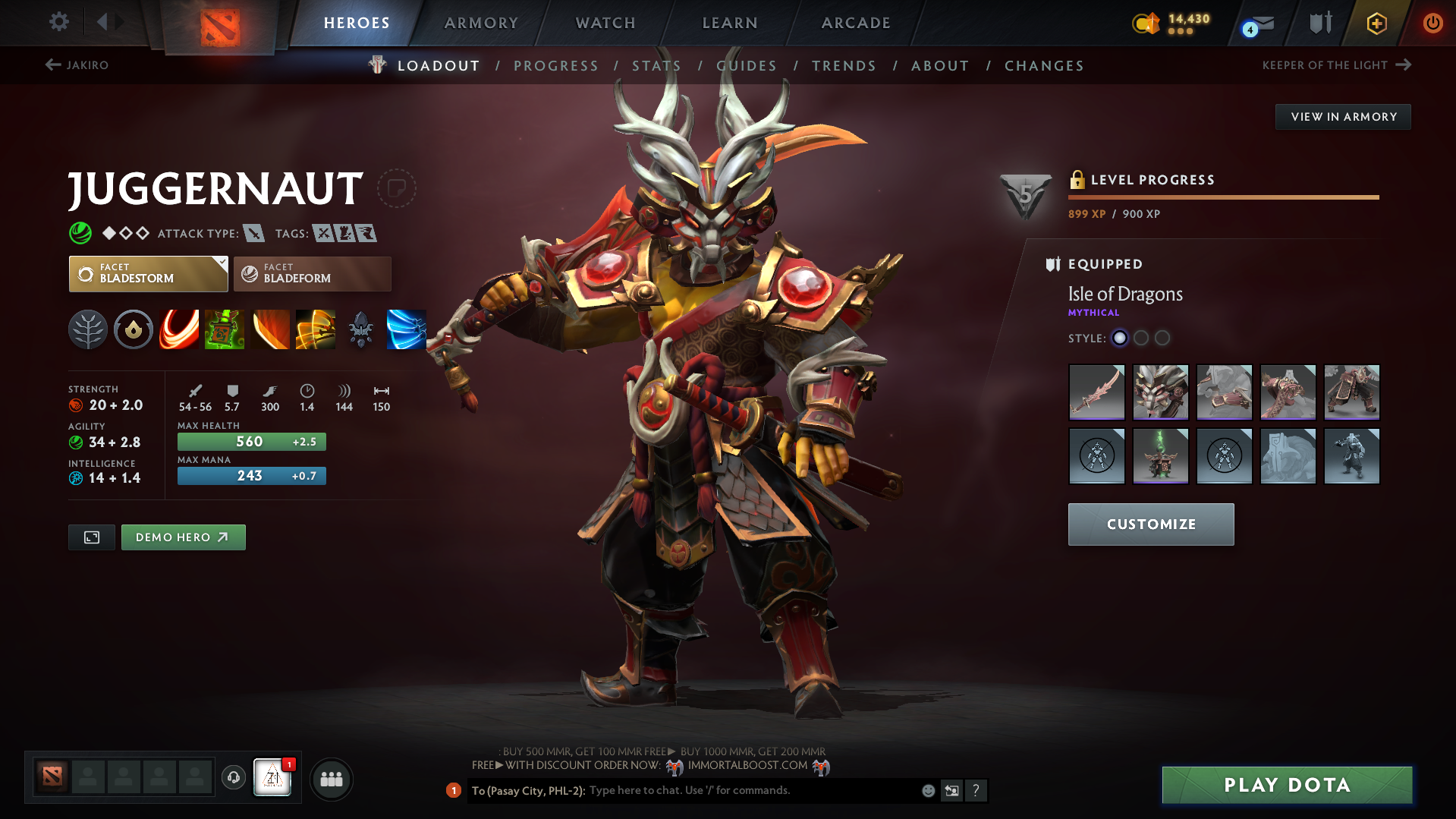Viewport: 1456px width, 819px height.
Task: Open the emoticon picker beside the chat bar
Action: 928,790
